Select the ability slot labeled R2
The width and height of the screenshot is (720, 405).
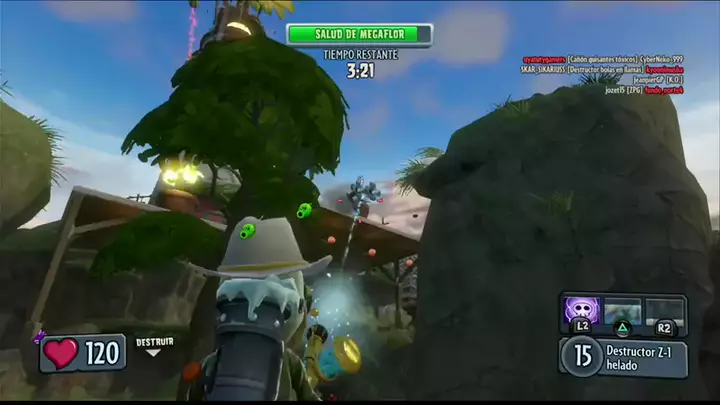pos(664,311)
